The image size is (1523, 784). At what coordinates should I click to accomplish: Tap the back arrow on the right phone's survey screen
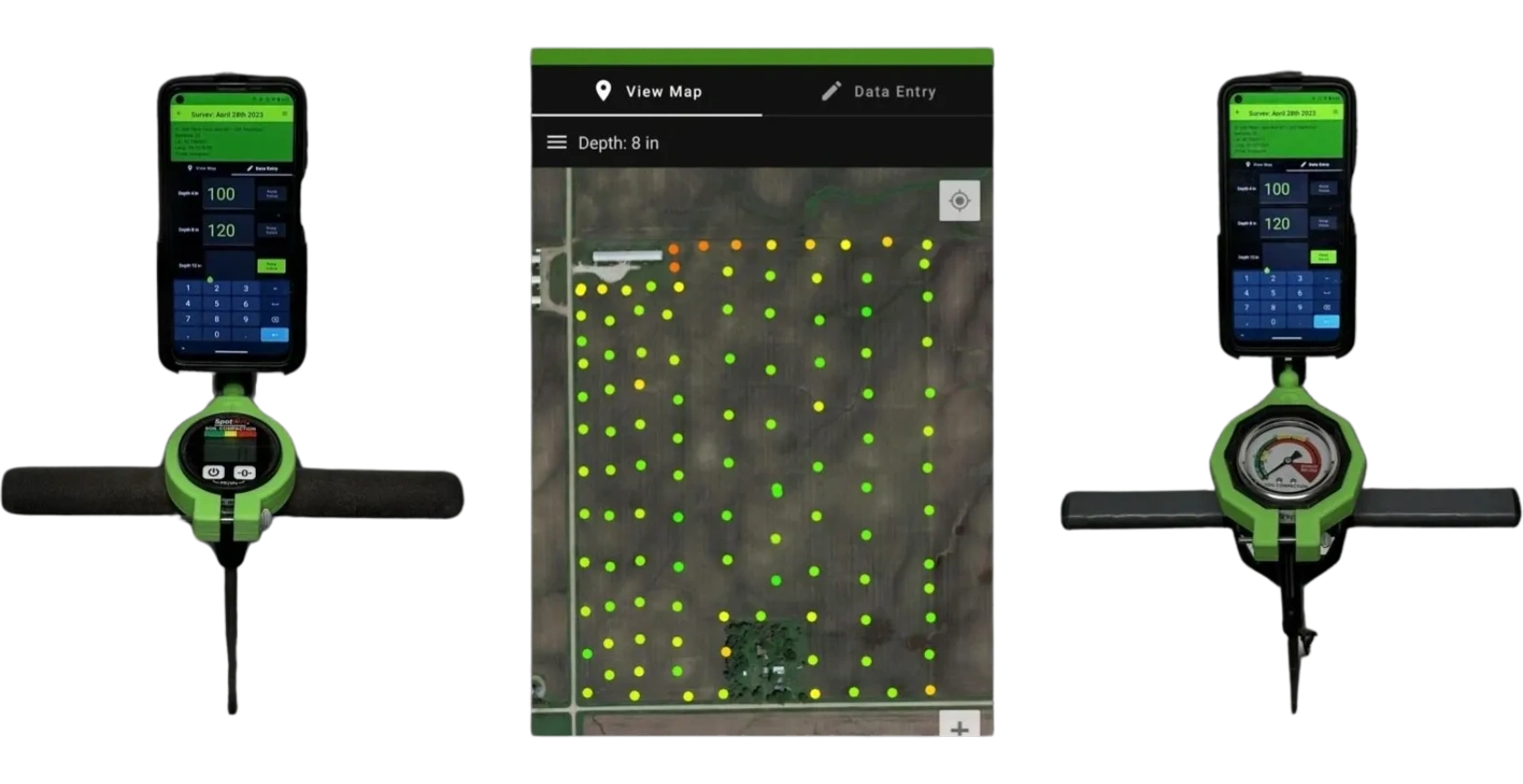point(1237,112)
